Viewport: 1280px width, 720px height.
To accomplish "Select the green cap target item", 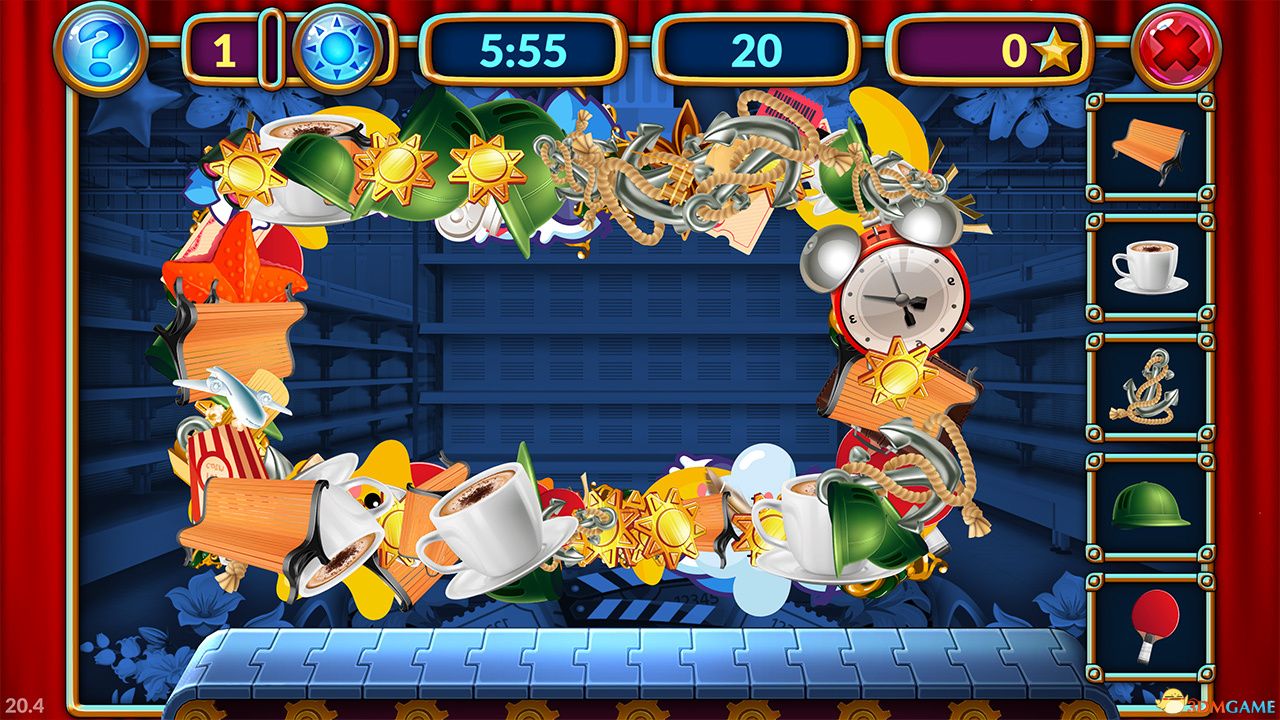I will pos(1149,505).
